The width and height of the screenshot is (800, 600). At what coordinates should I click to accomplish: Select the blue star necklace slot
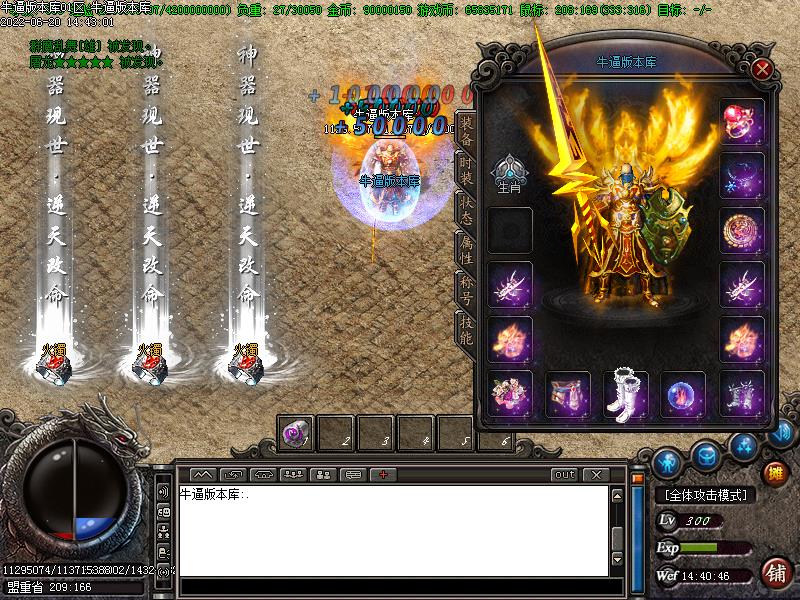pyautogui.click(x=742, y=176)
